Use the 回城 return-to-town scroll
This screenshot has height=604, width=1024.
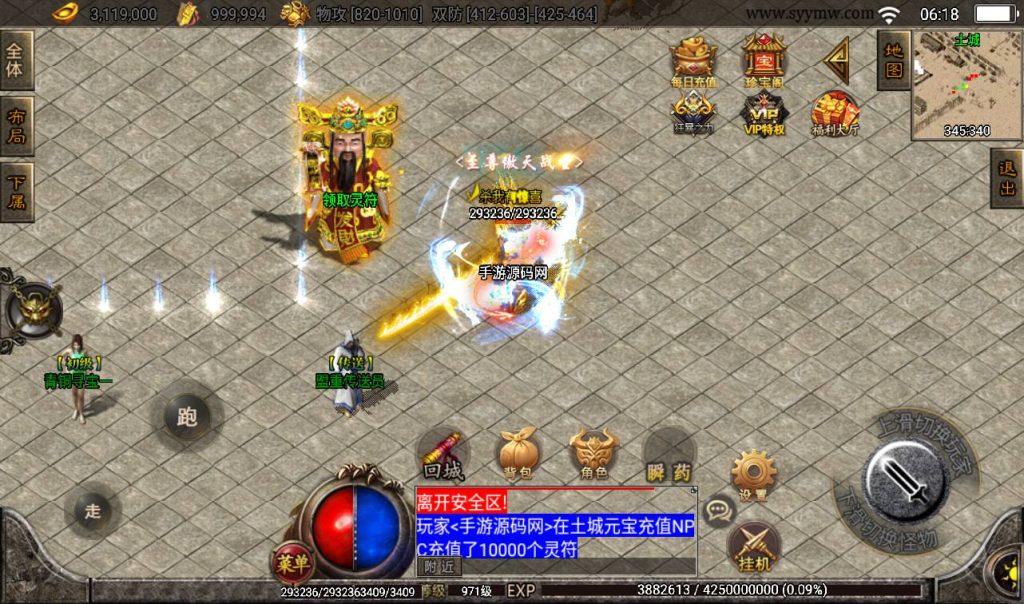coord(441,454)
